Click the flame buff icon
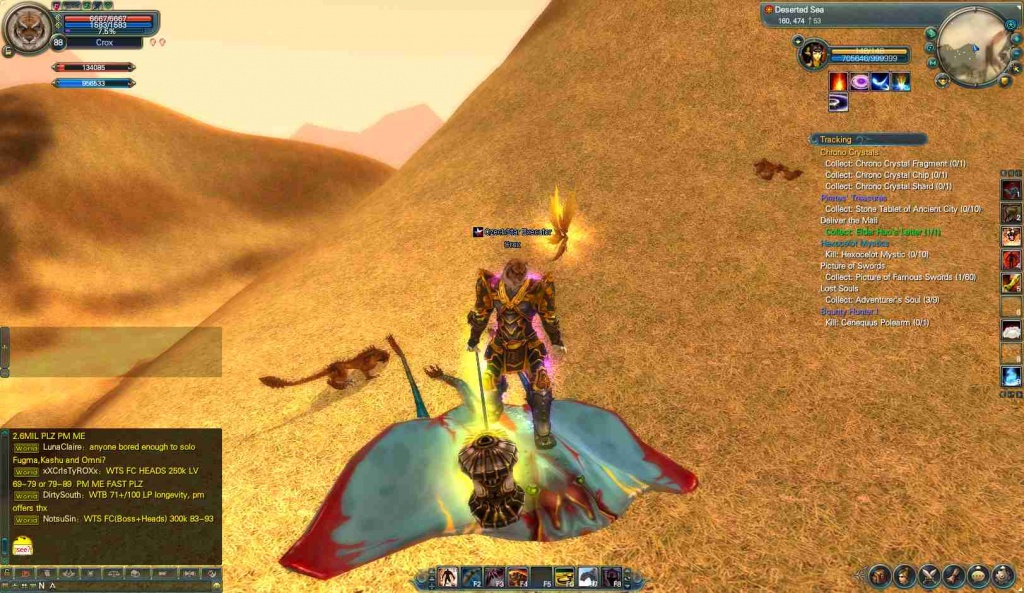This screenshot has width=1024, height=593. [x=838, y=82]
